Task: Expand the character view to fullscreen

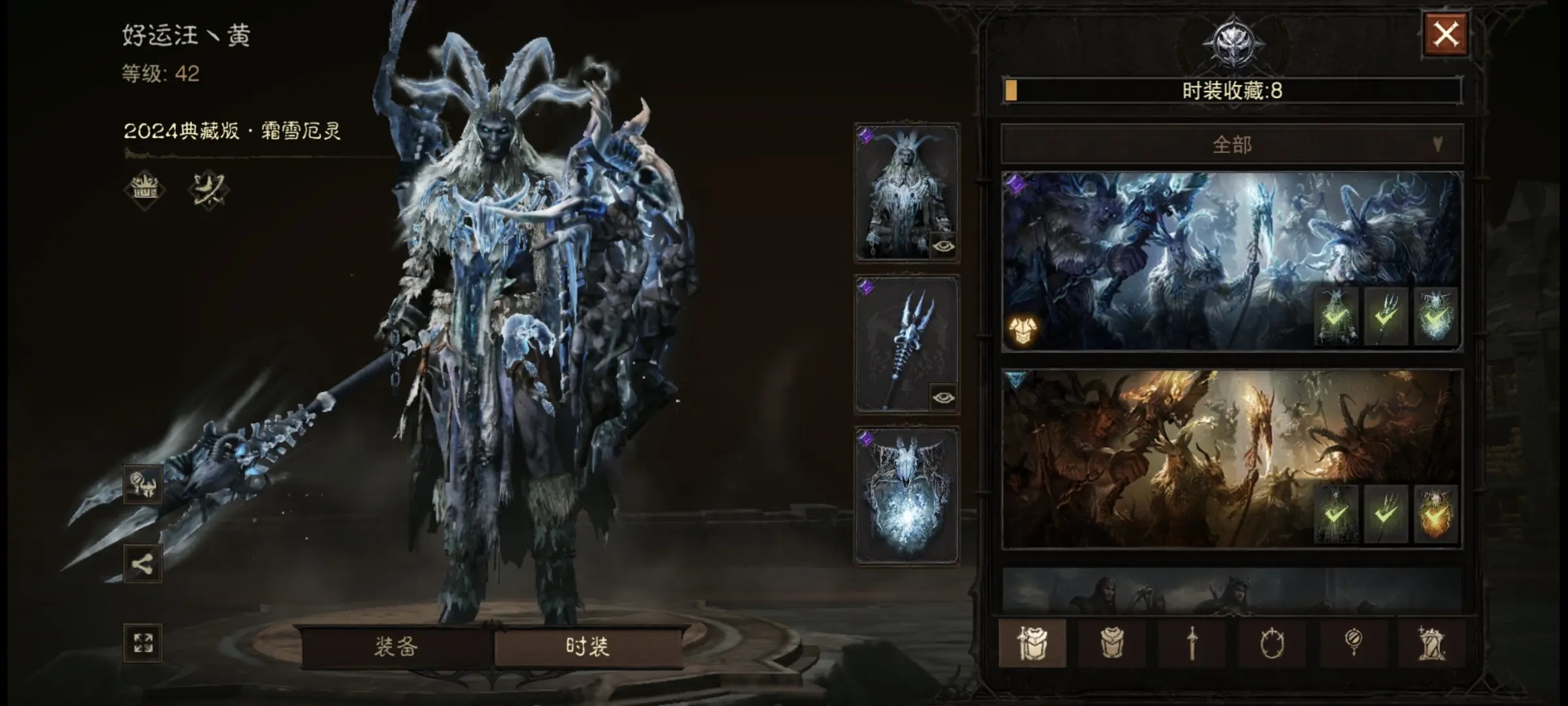Action: 143,643
